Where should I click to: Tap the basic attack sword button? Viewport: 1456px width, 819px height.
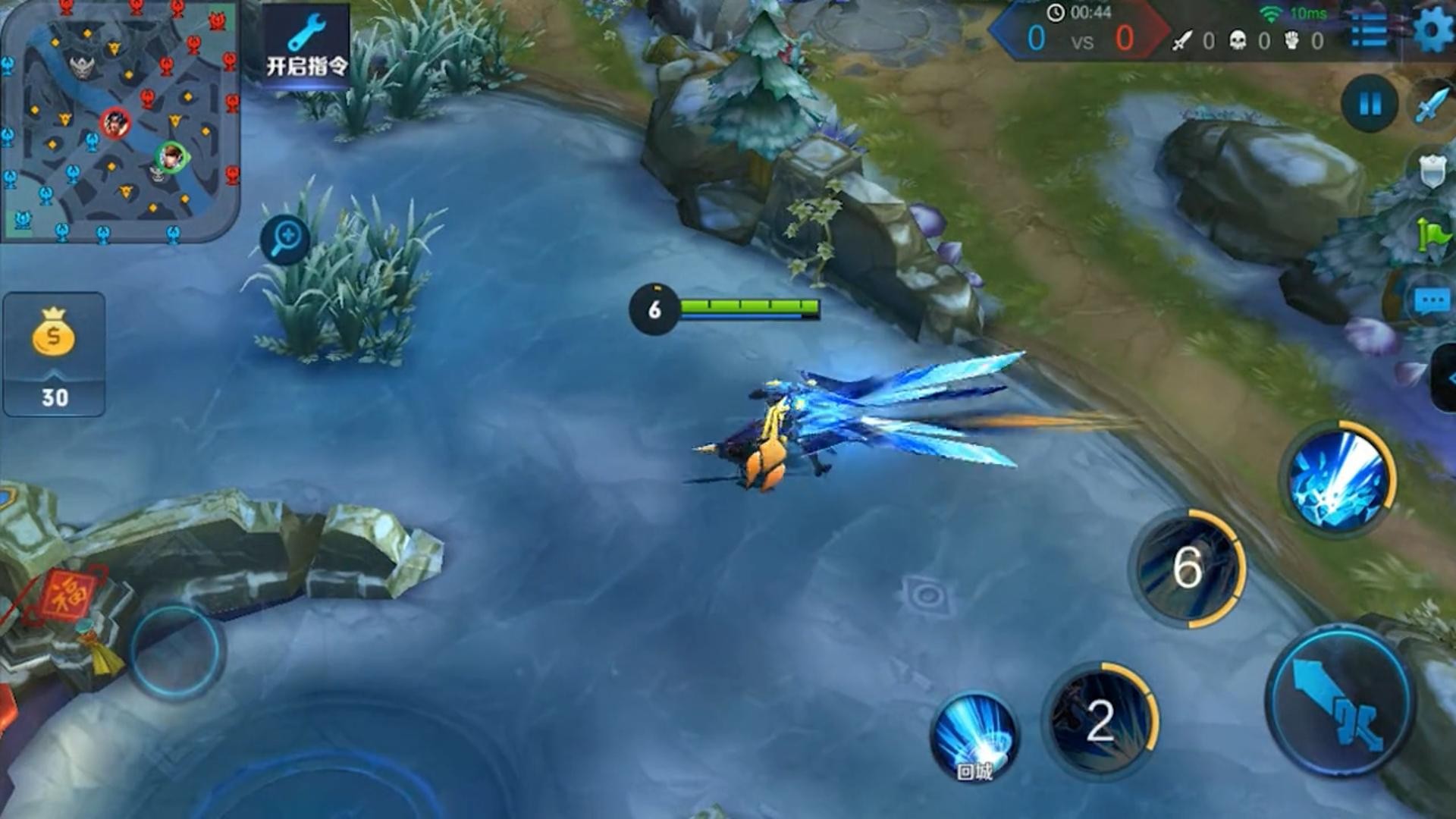pyautogui.click(x=1339, y=702)
